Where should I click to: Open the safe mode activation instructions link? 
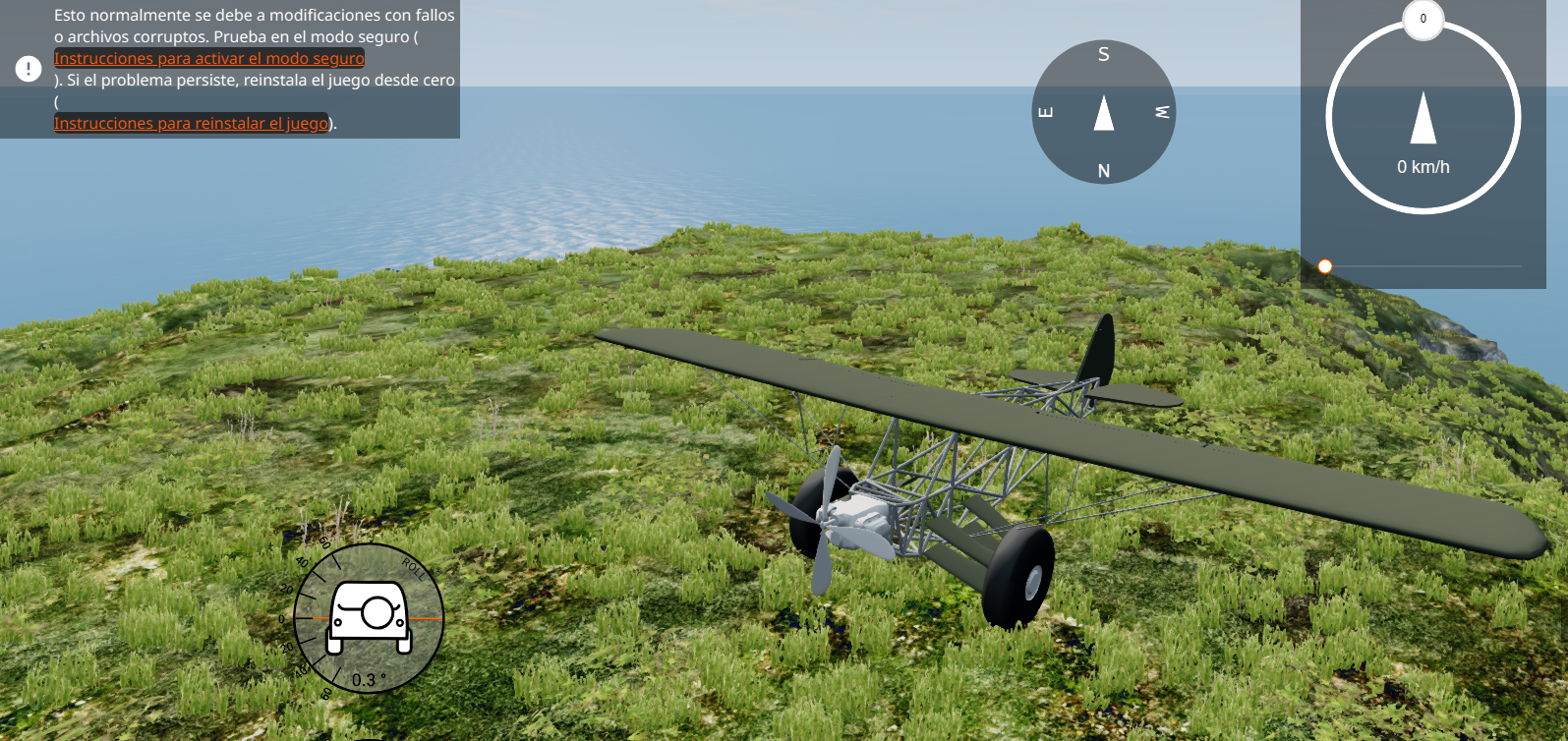coord(208,59)
